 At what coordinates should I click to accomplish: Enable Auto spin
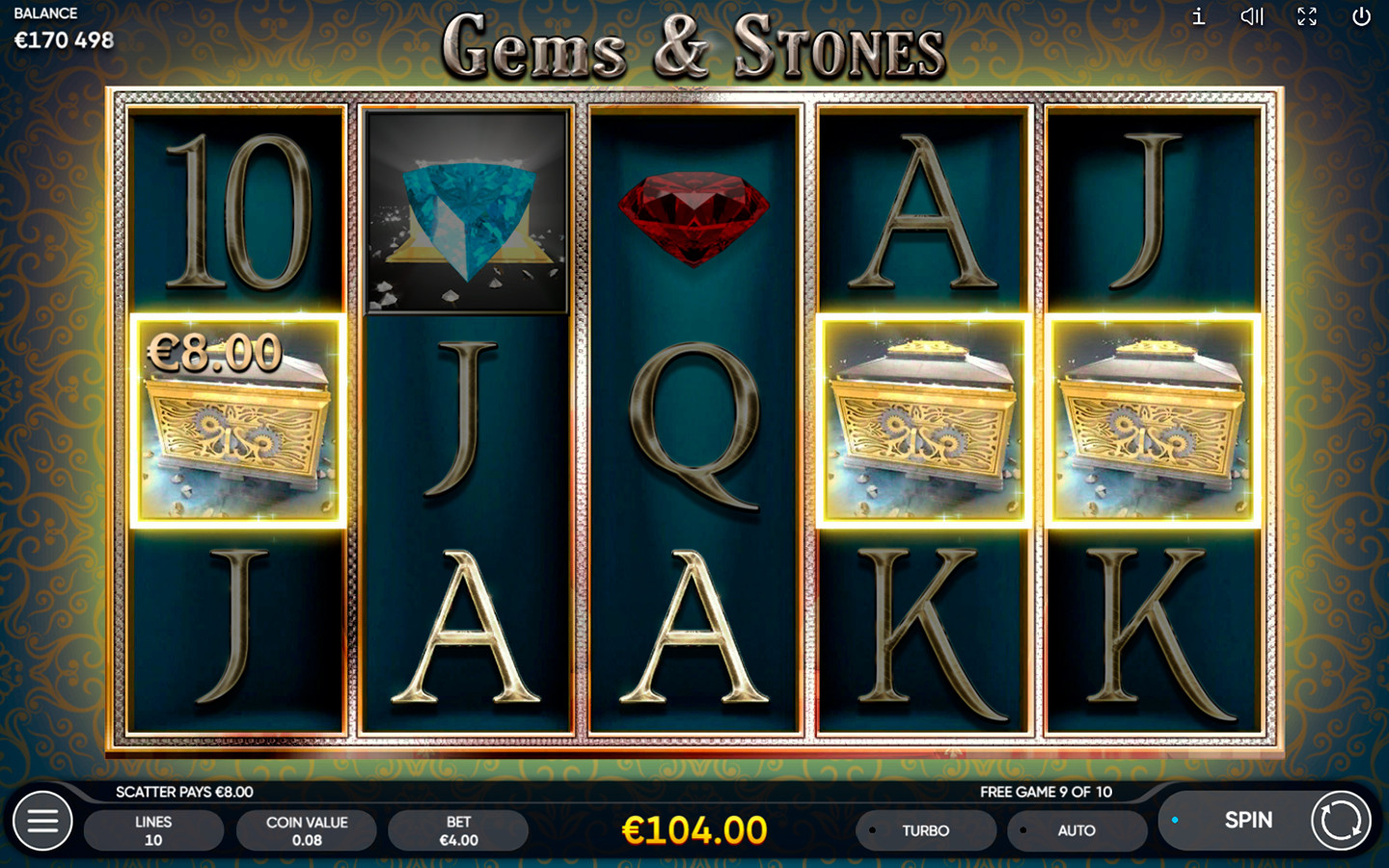tap(1076, 830)
